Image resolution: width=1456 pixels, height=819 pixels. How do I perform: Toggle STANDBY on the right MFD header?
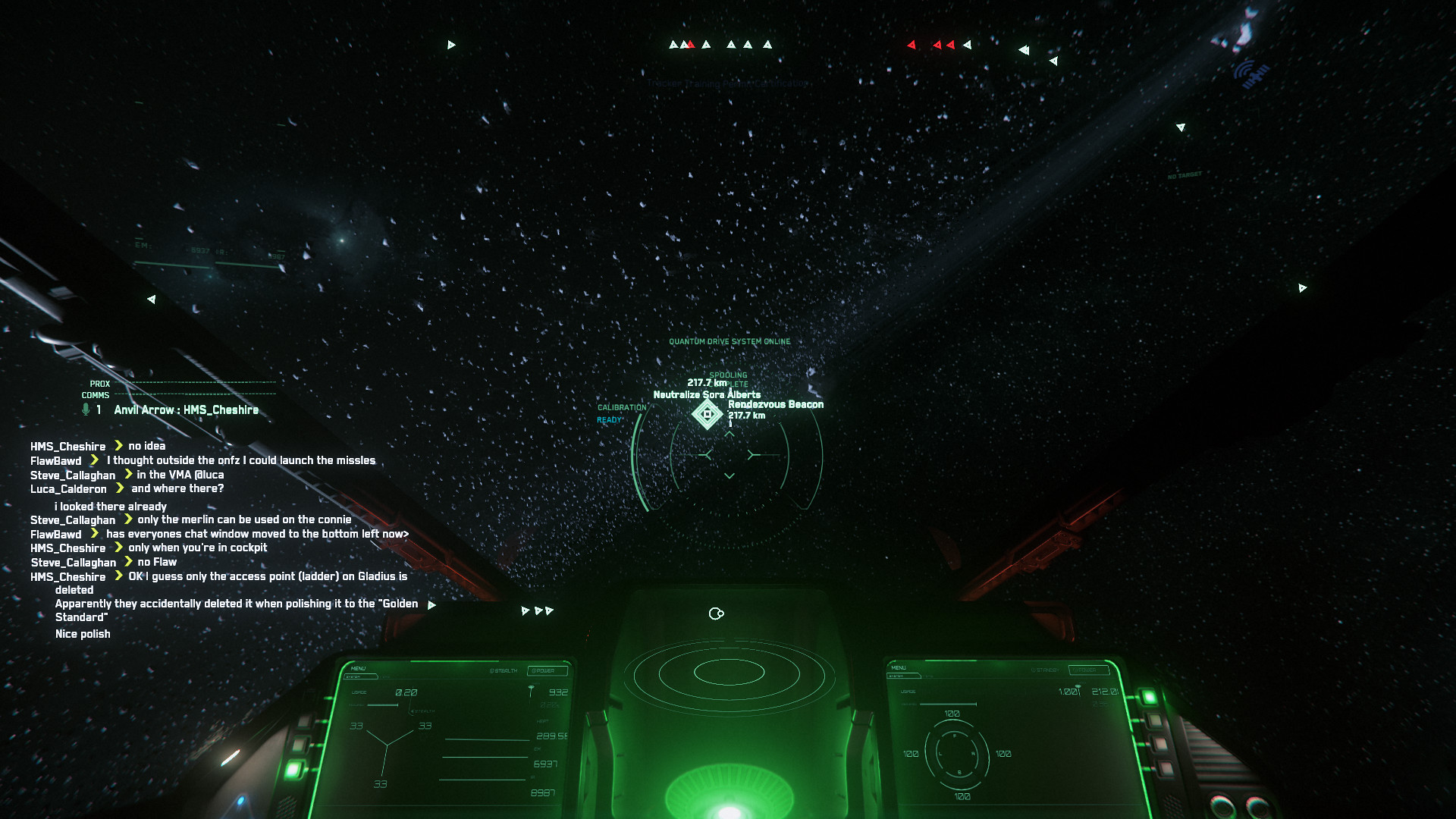[x=1045, y=670]
